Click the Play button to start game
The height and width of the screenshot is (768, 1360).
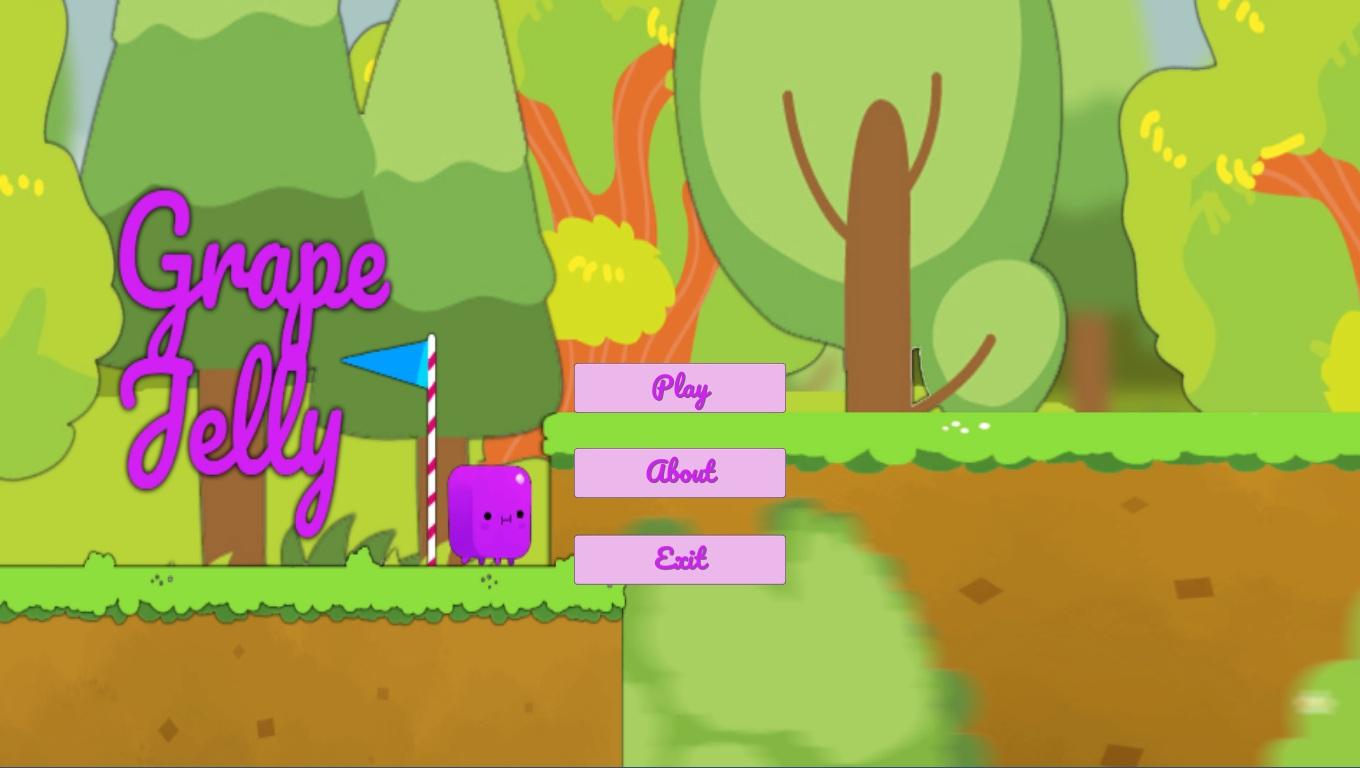679,388
